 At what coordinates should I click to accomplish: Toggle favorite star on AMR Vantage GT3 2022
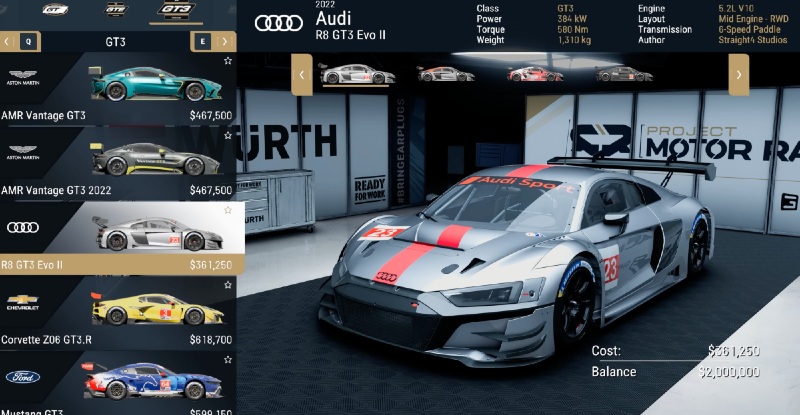pyautogui.click(x=228, y=136)
